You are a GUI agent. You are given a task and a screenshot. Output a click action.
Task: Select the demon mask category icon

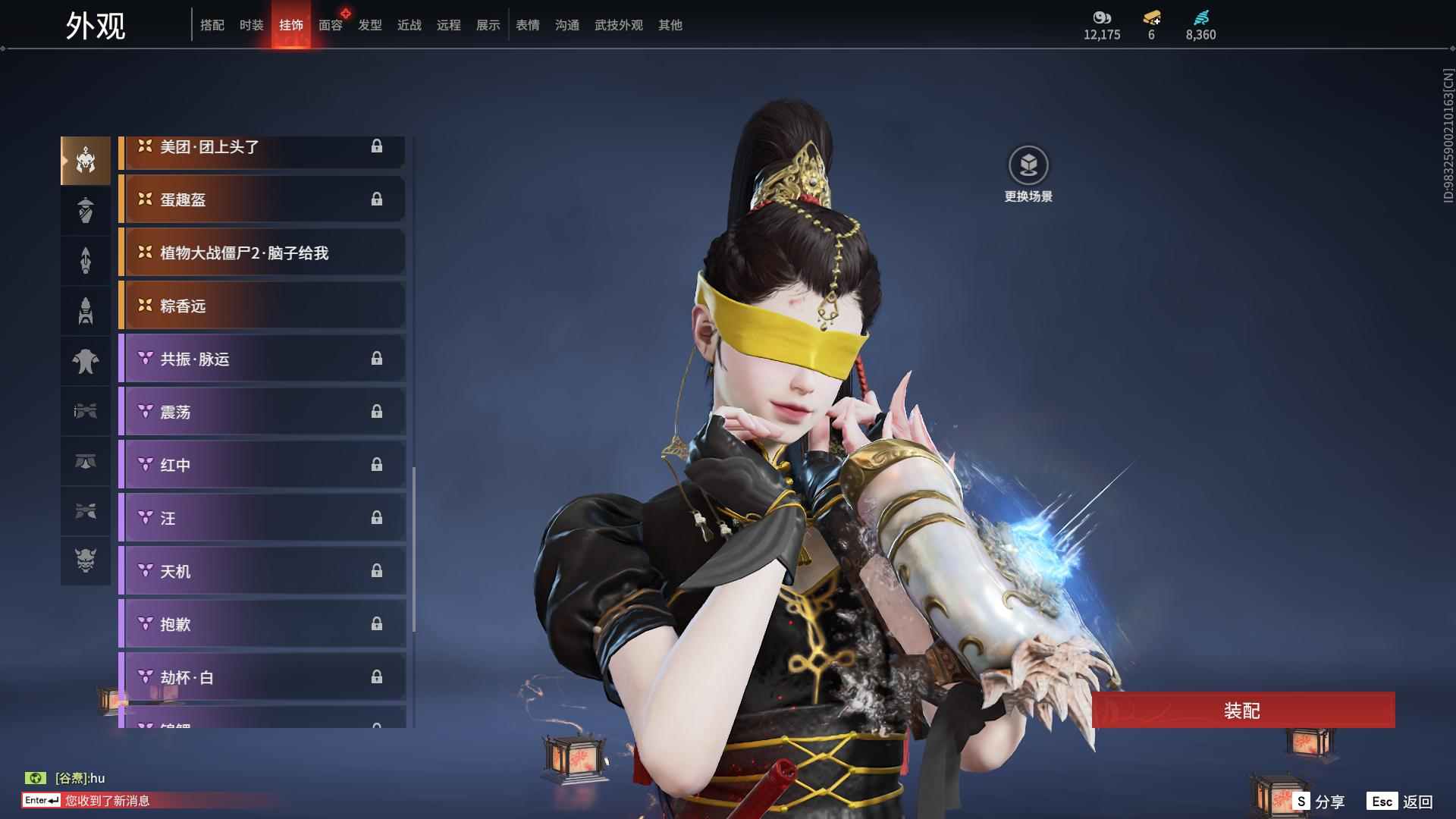(86, 560)
